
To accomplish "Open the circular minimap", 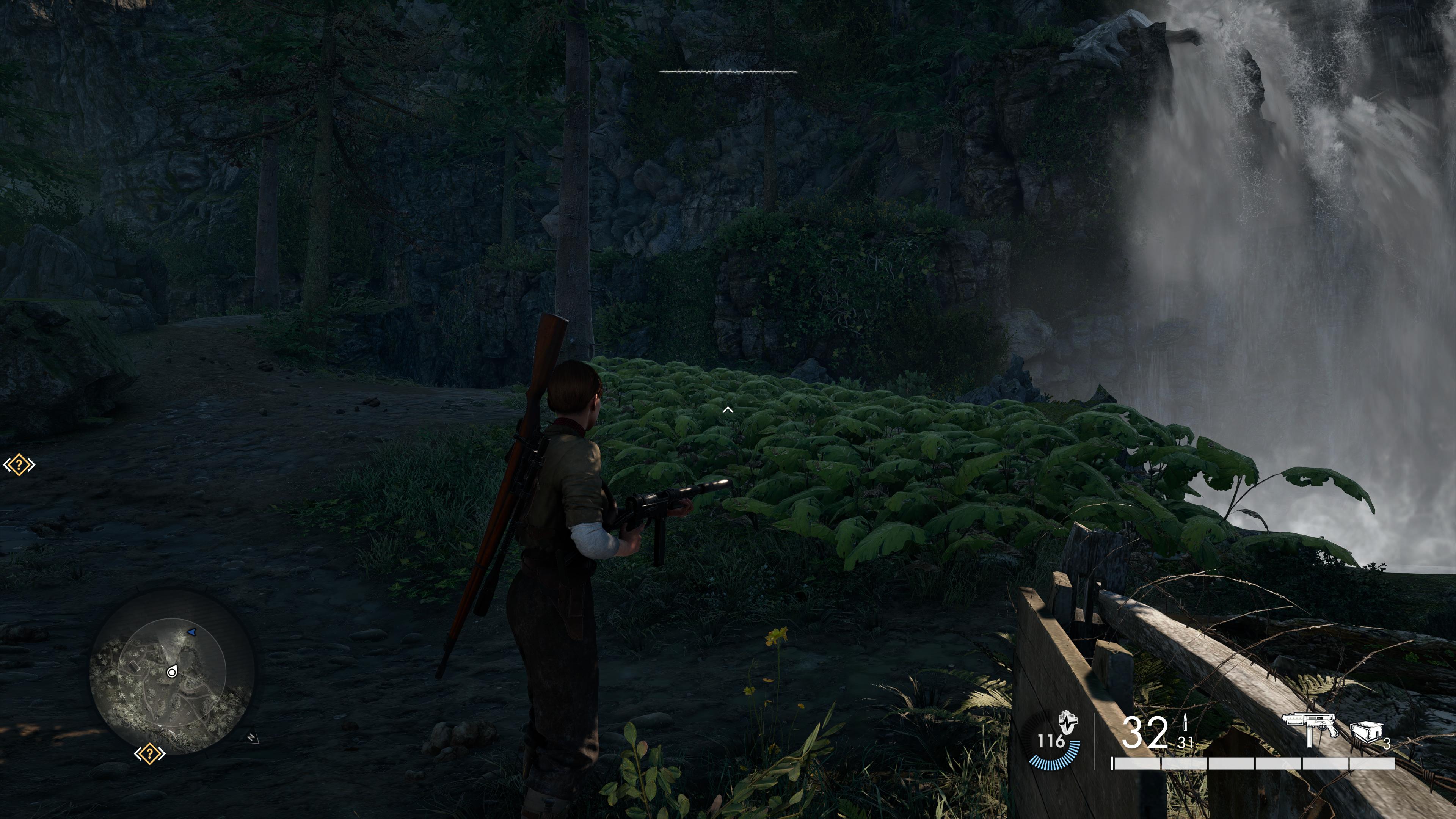I will point(172,672).
